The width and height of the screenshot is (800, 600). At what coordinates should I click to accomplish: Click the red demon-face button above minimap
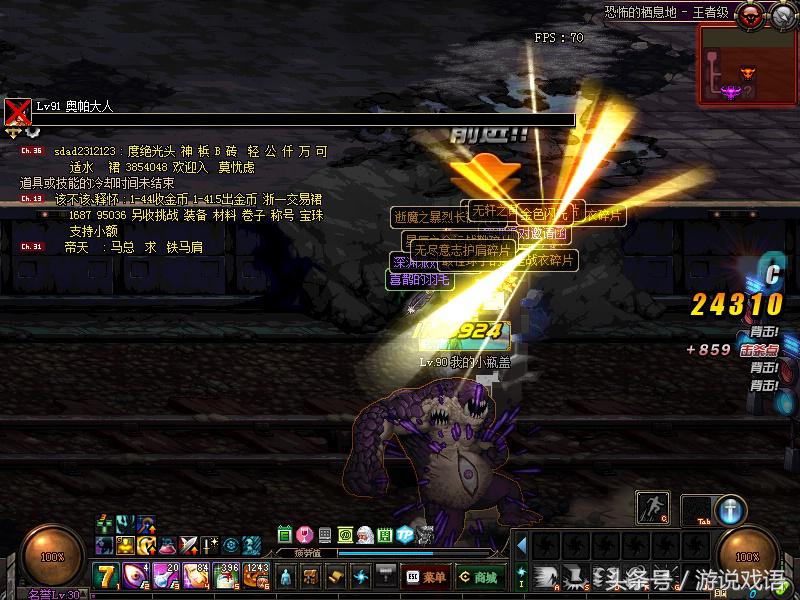[750, 15]
